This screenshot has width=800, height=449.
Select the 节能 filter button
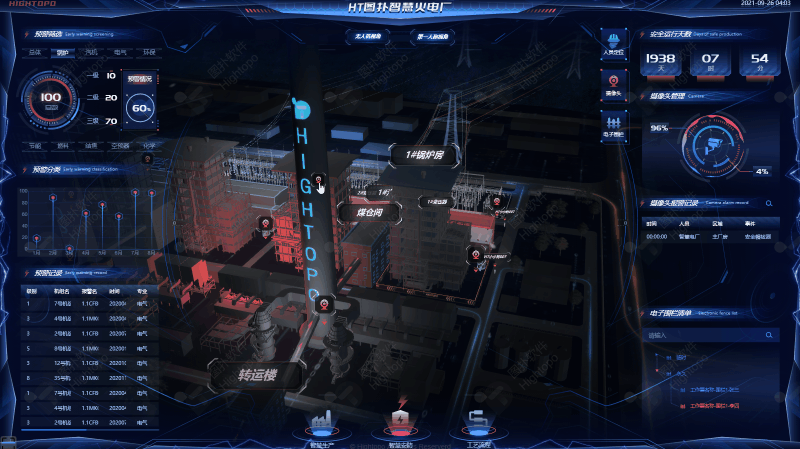[35, 145]
